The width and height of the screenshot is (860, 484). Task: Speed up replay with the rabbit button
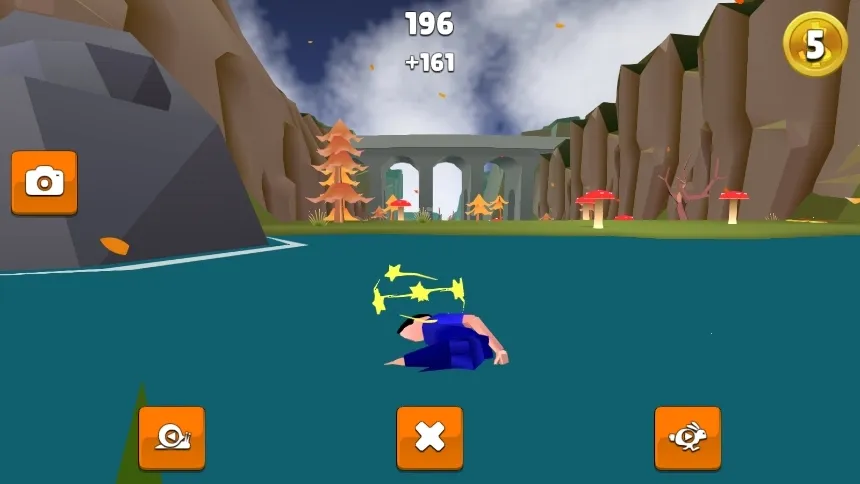[688, 437]
